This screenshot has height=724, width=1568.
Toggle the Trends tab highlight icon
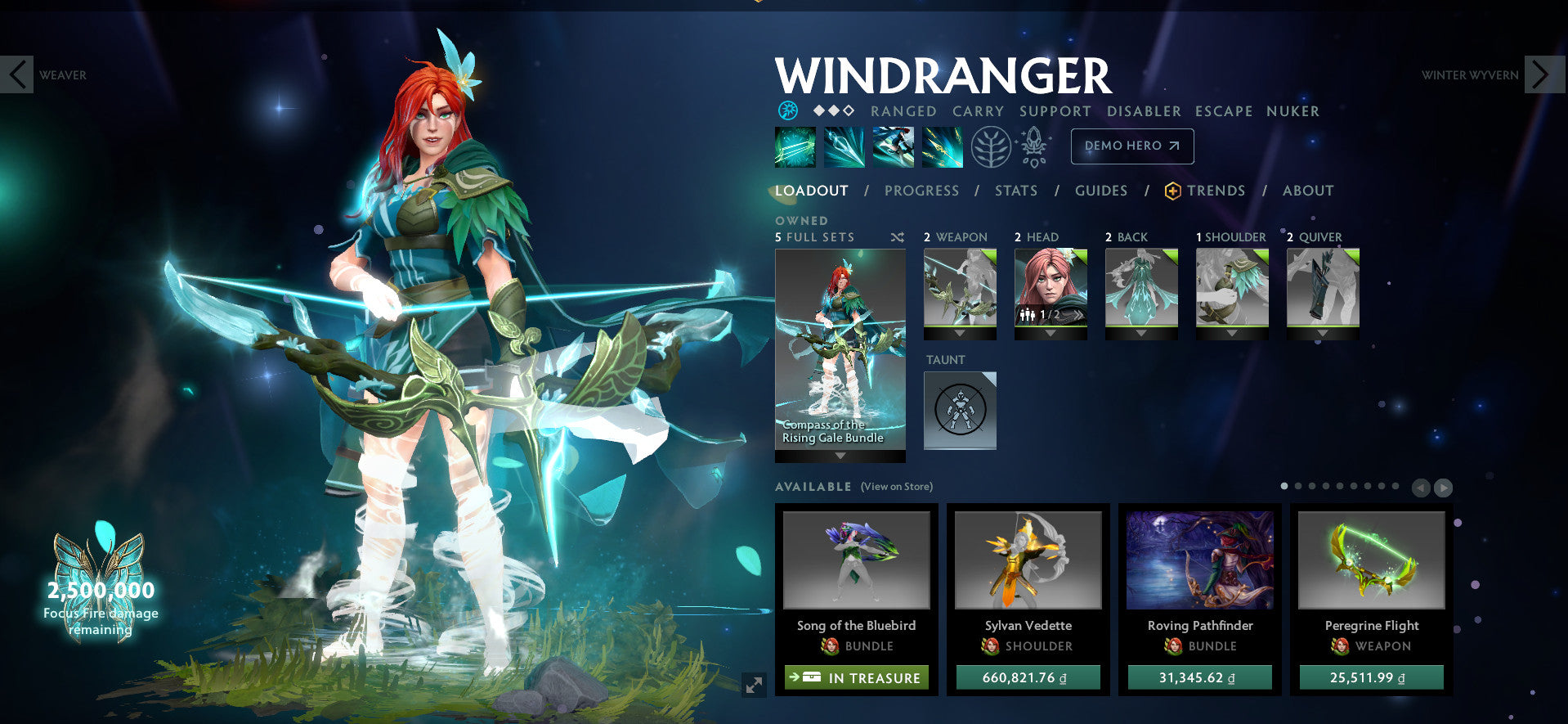pos(1172,190)
